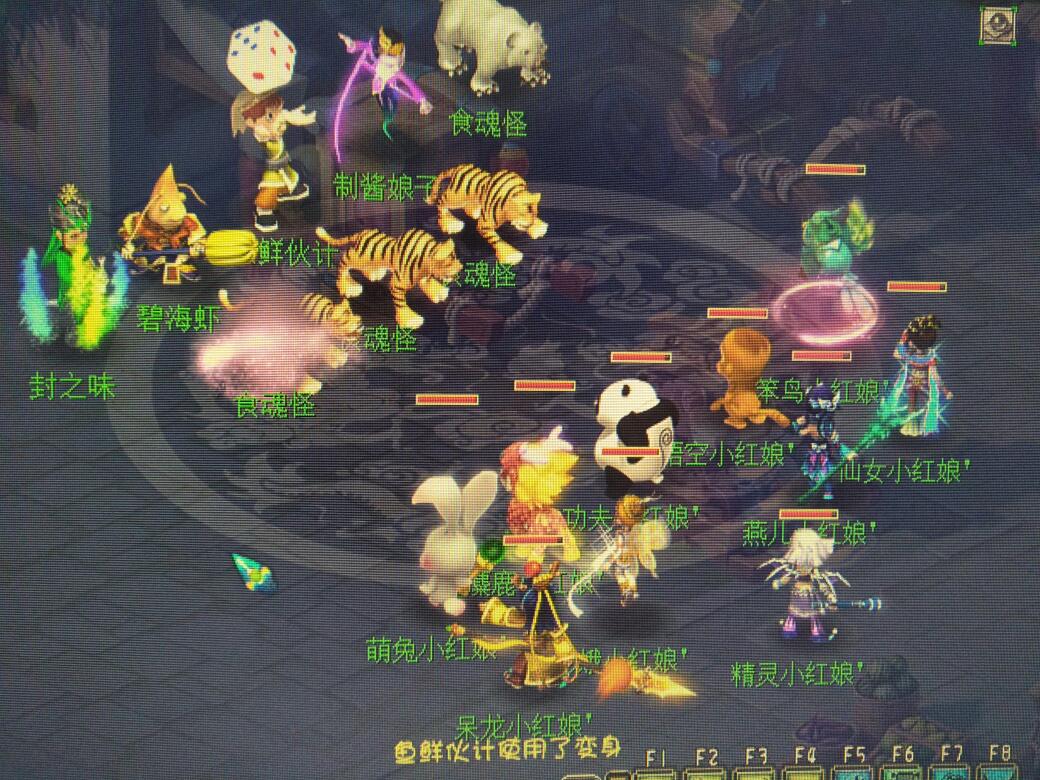
Task: Activate the F1 shortcut slot
Action: point(657,773)
